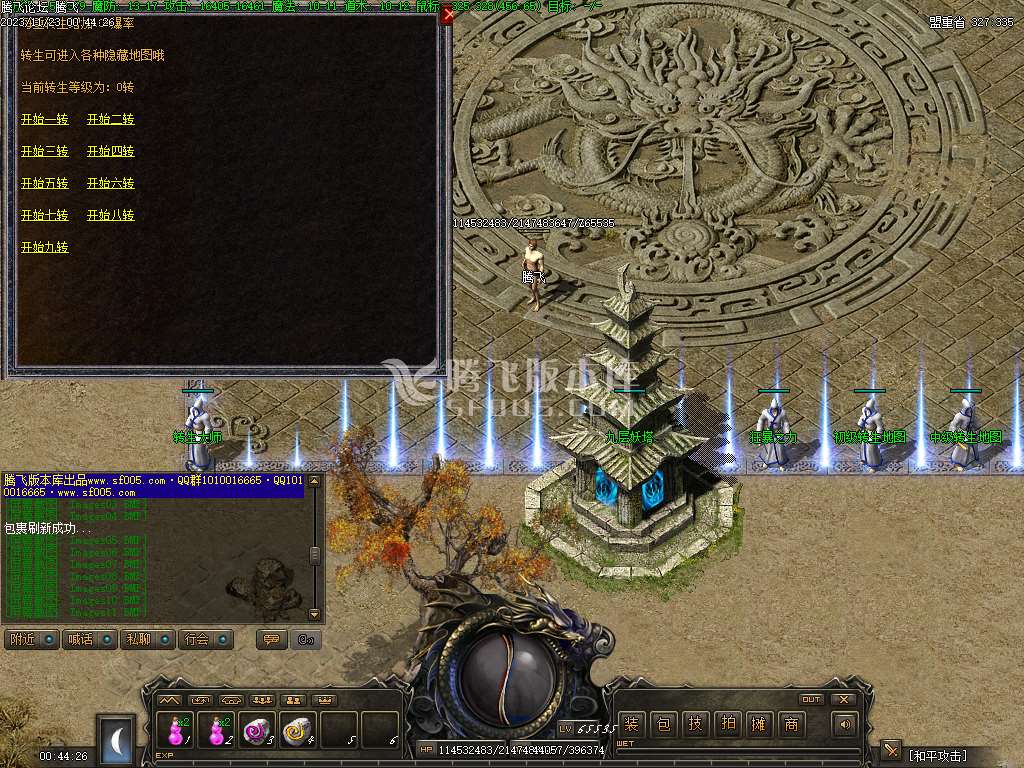
Task: Use the pink potion in hotbar slot 1
Action: tap(177, 731)
